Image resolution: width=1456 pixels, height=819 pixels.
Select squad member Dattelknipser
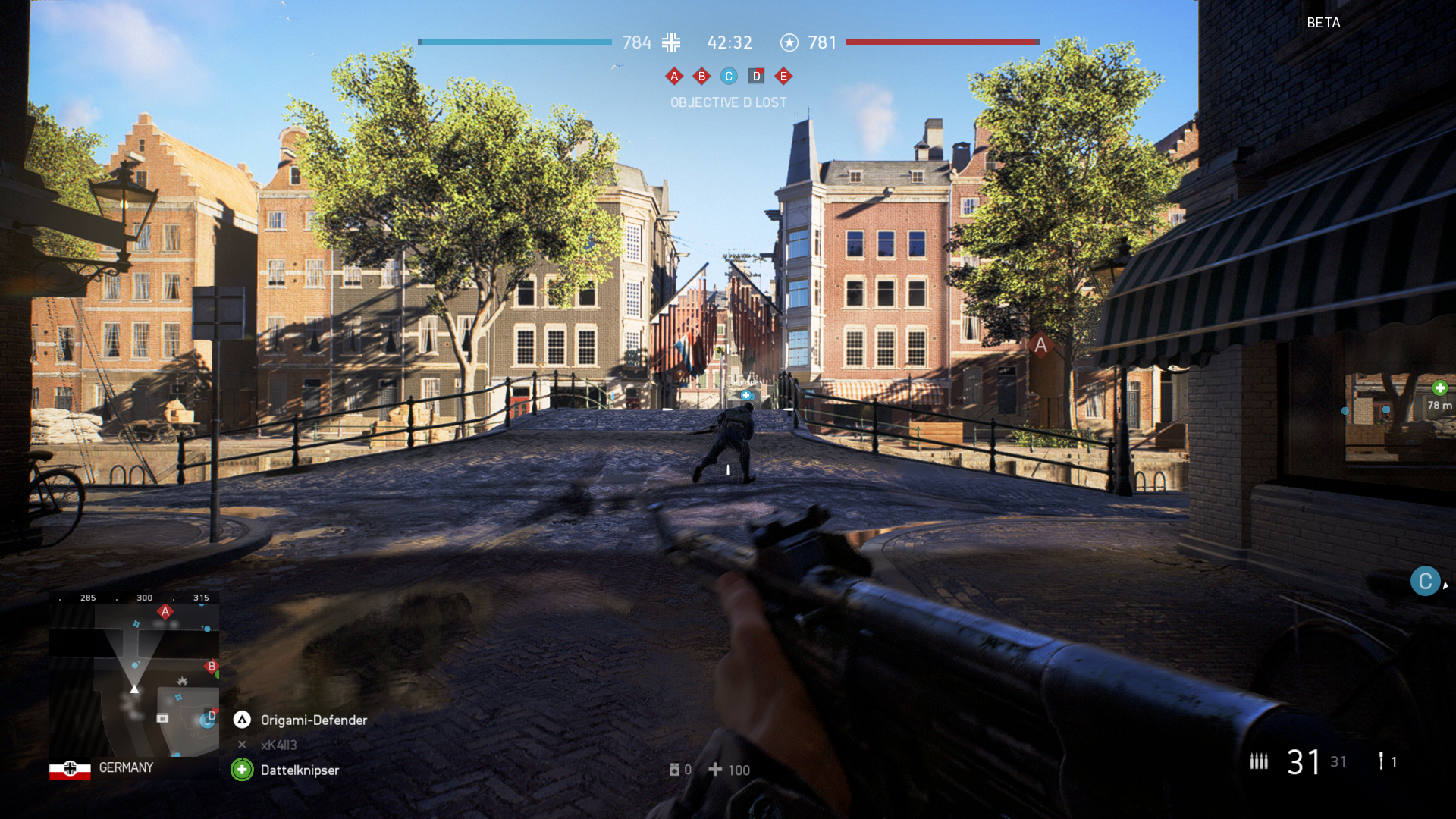point(300,770)
